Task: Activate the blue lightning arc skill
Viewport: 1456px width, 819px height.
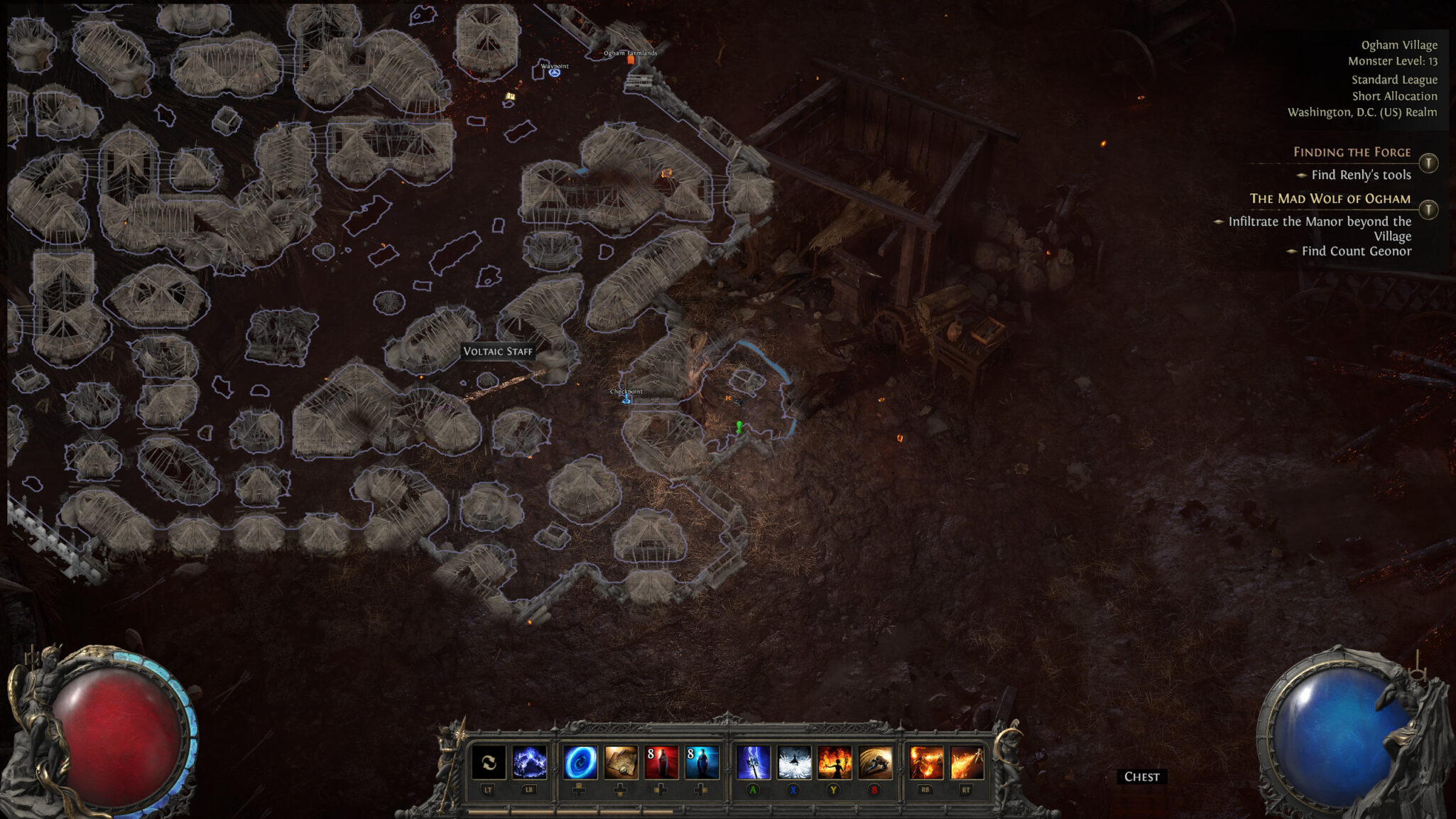Action: pyautogui.click(x=530, y=762)
